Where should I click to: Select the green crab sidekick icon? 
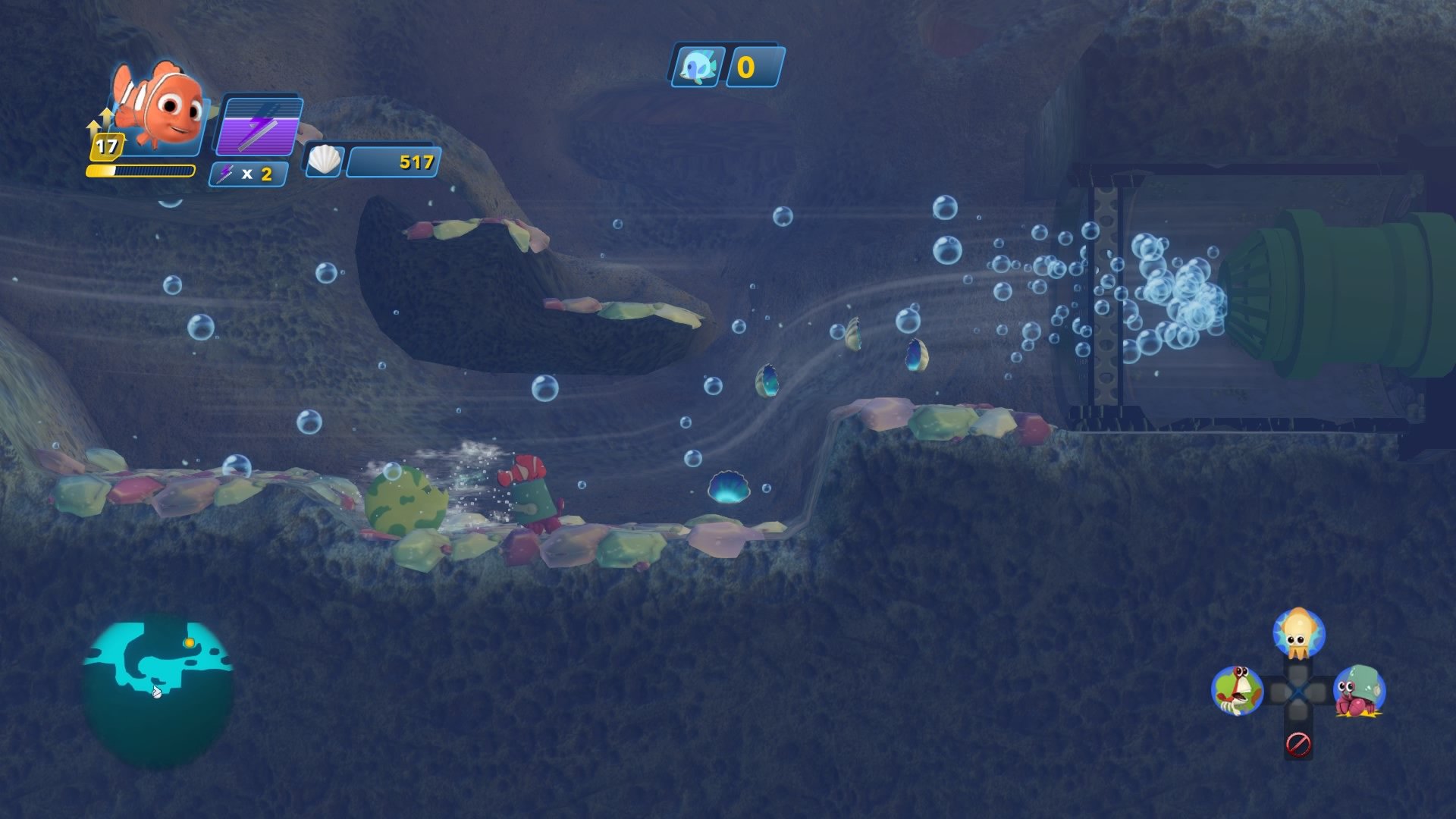1237,690
